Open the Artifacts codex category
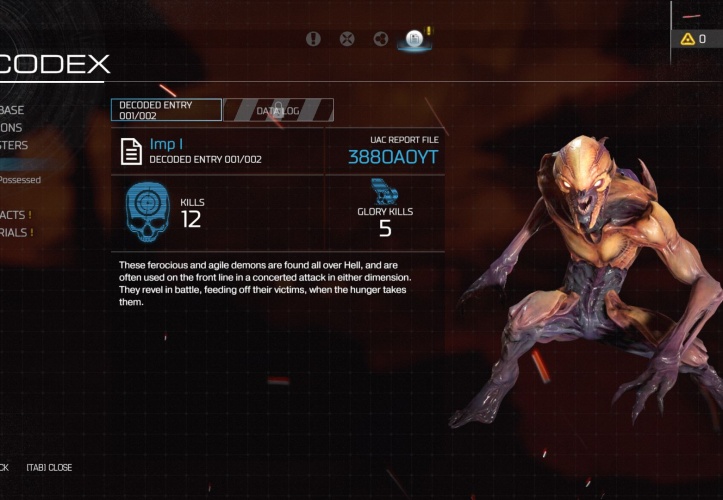Viewport: 723px width, 500px height. (15, 215)
